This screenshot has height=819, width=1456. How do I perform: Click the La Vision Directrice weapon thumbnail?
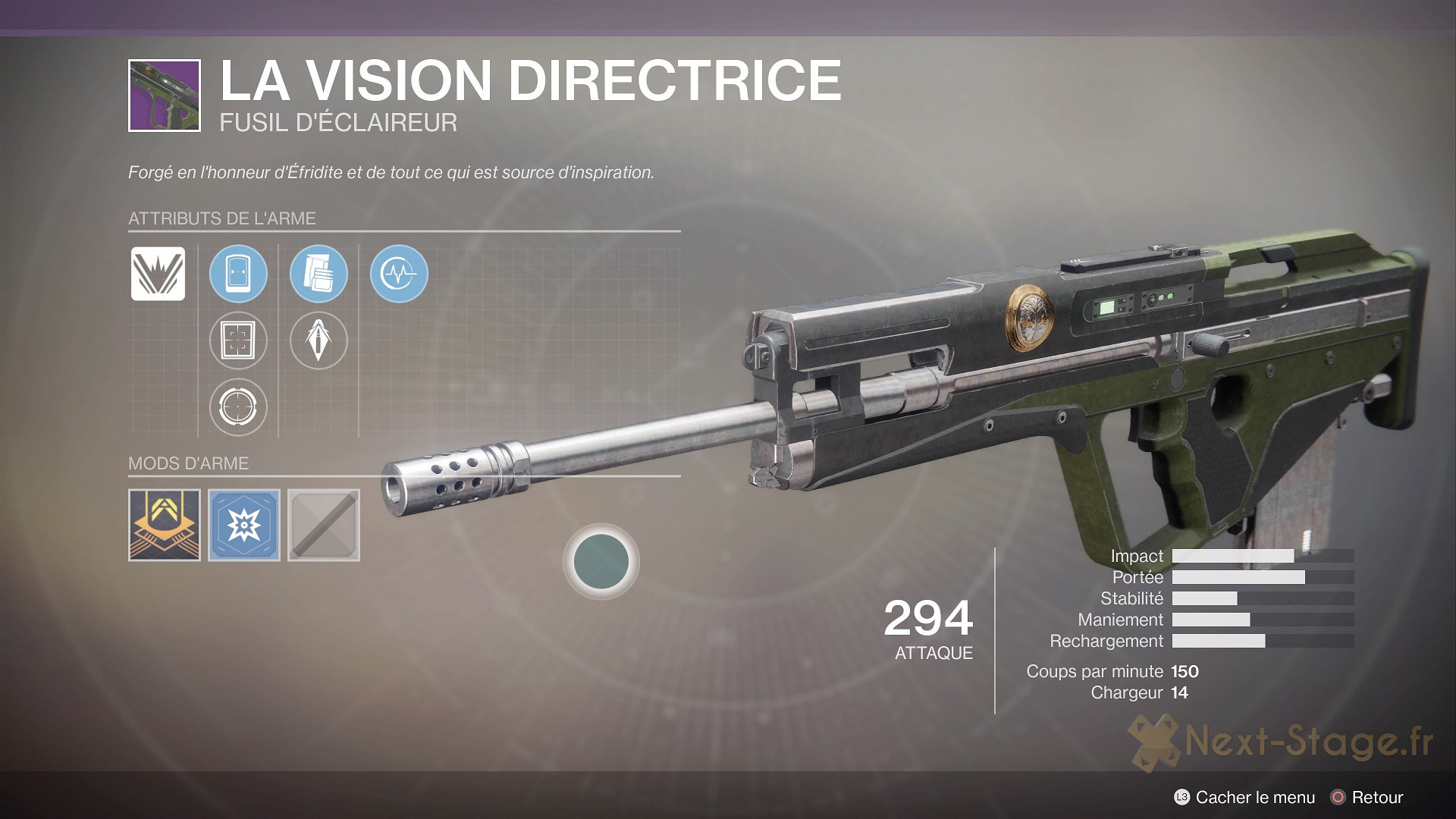[x=165, y=96]
